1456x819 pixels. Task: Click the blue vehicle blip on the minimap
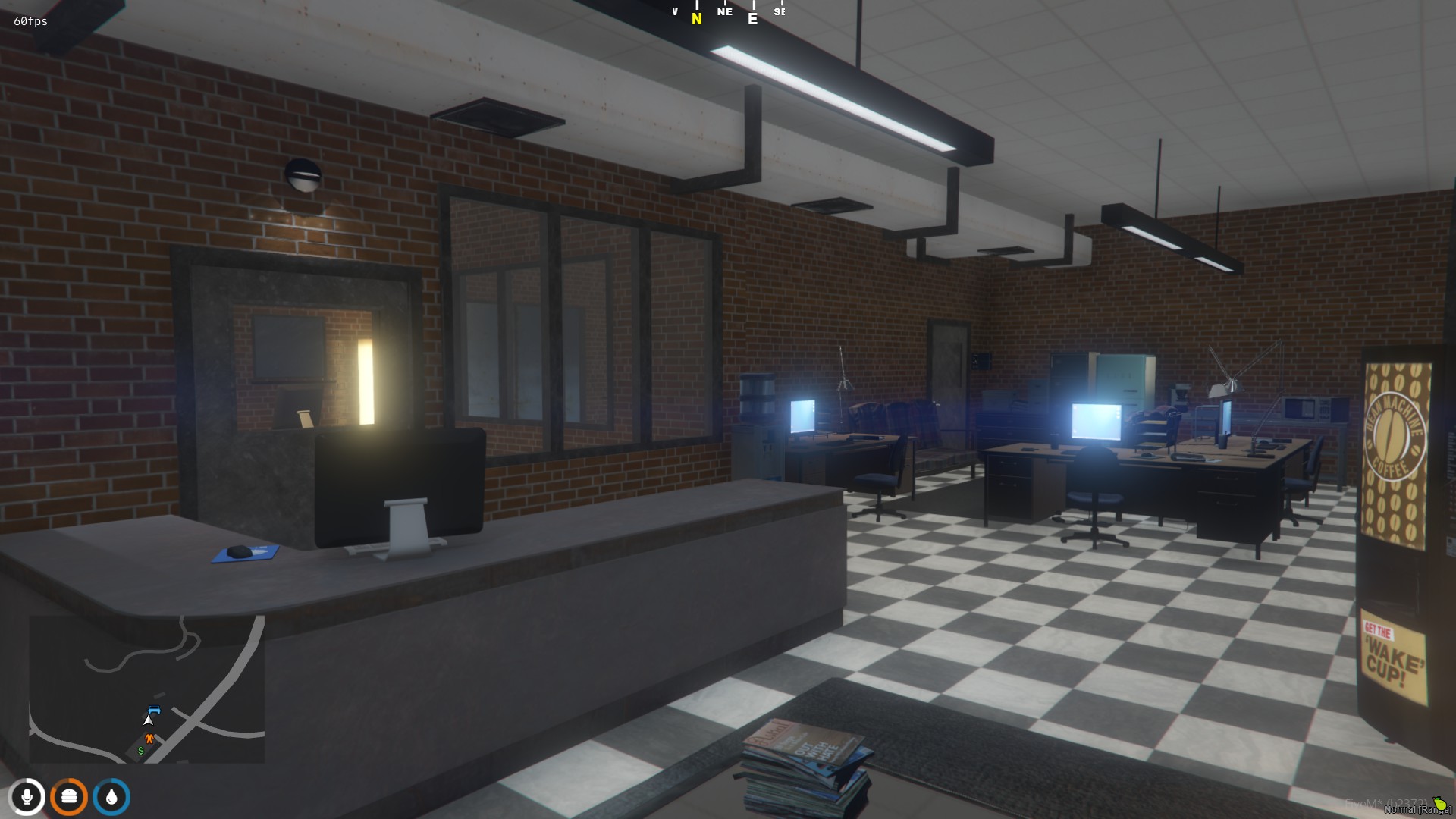154,711
